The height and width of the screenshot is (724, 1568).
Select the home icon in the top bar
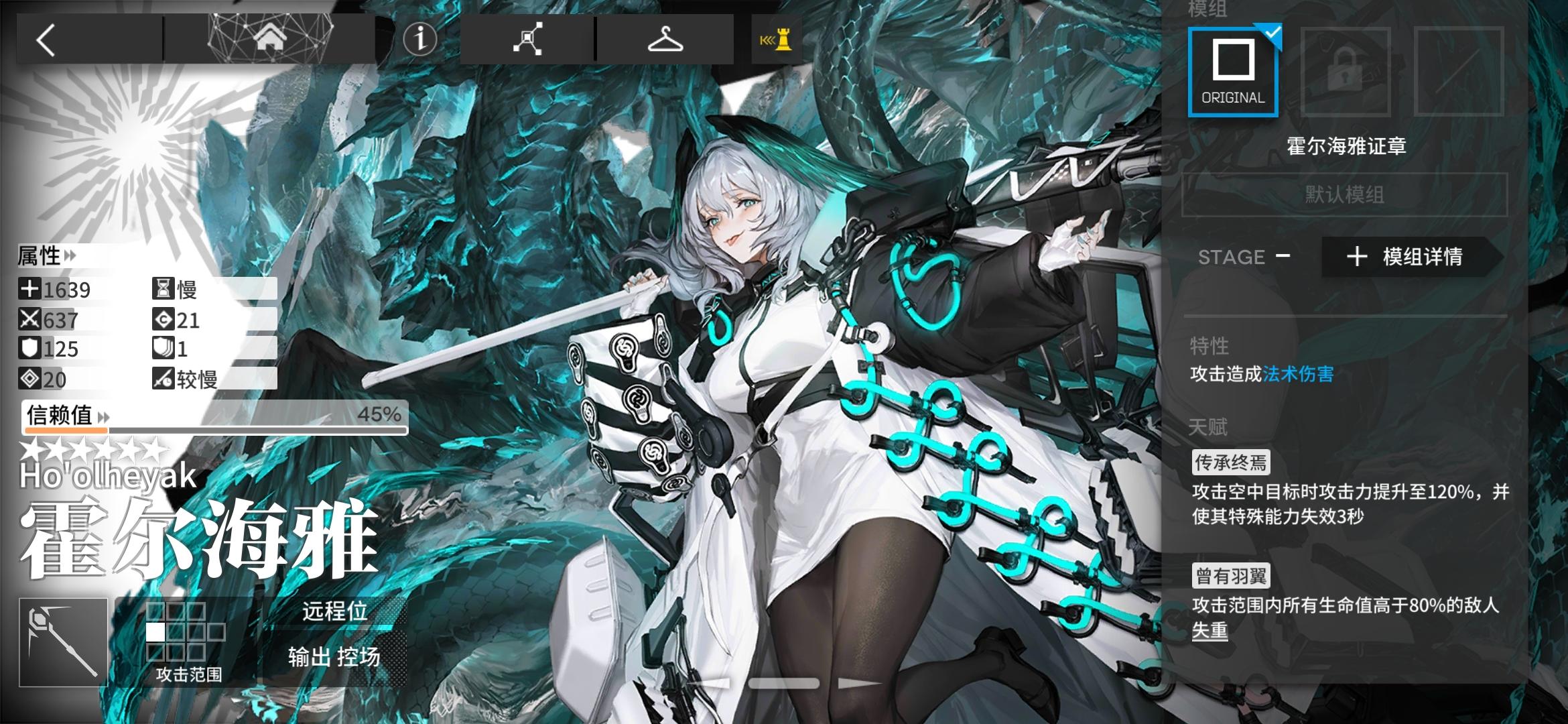tap(269, 38)
